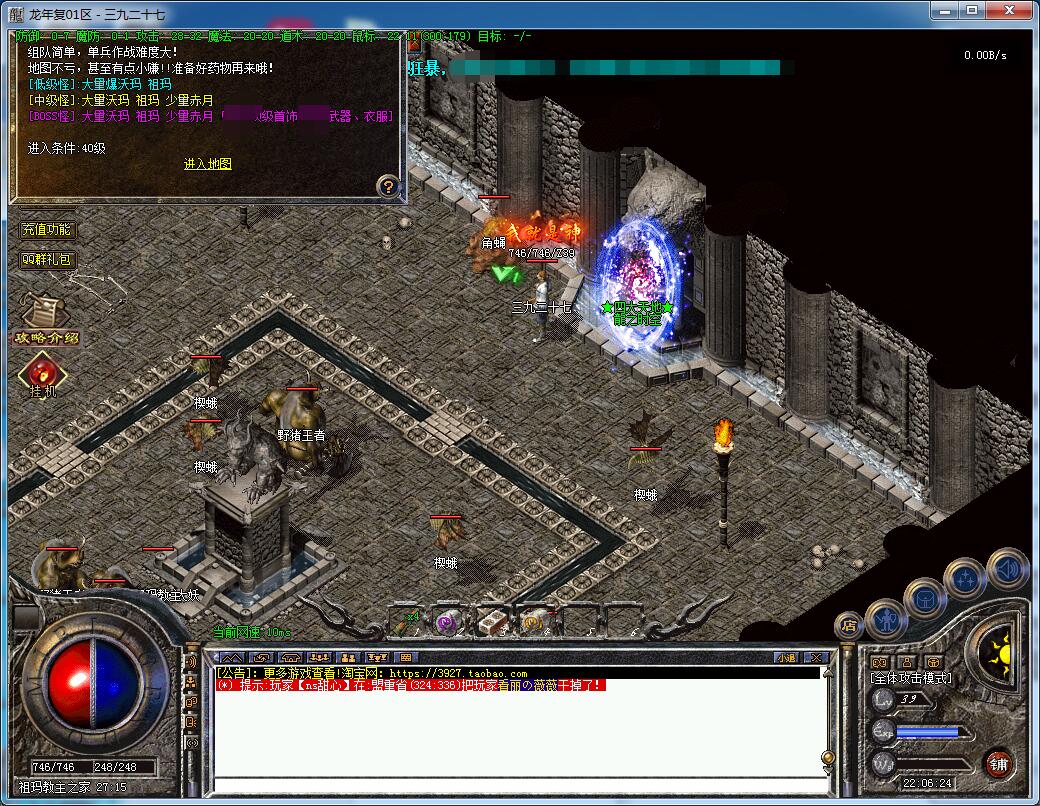1040x806 pixels.
Task: Open the 店 shop round button
Action: [848, 626]
